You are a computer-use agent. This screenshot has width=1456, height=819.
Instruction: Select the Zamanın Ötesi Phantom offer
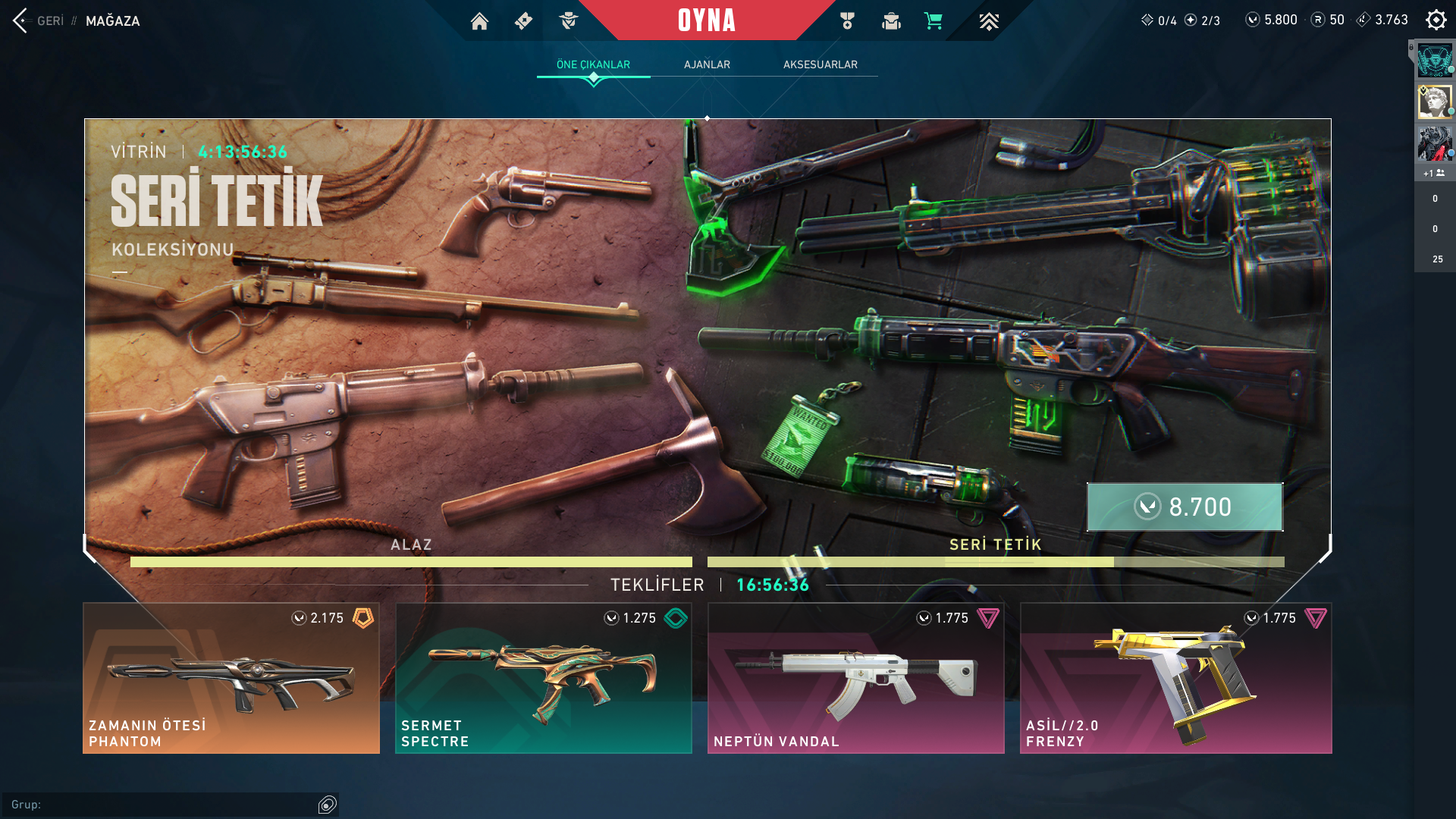pos(231,678)
